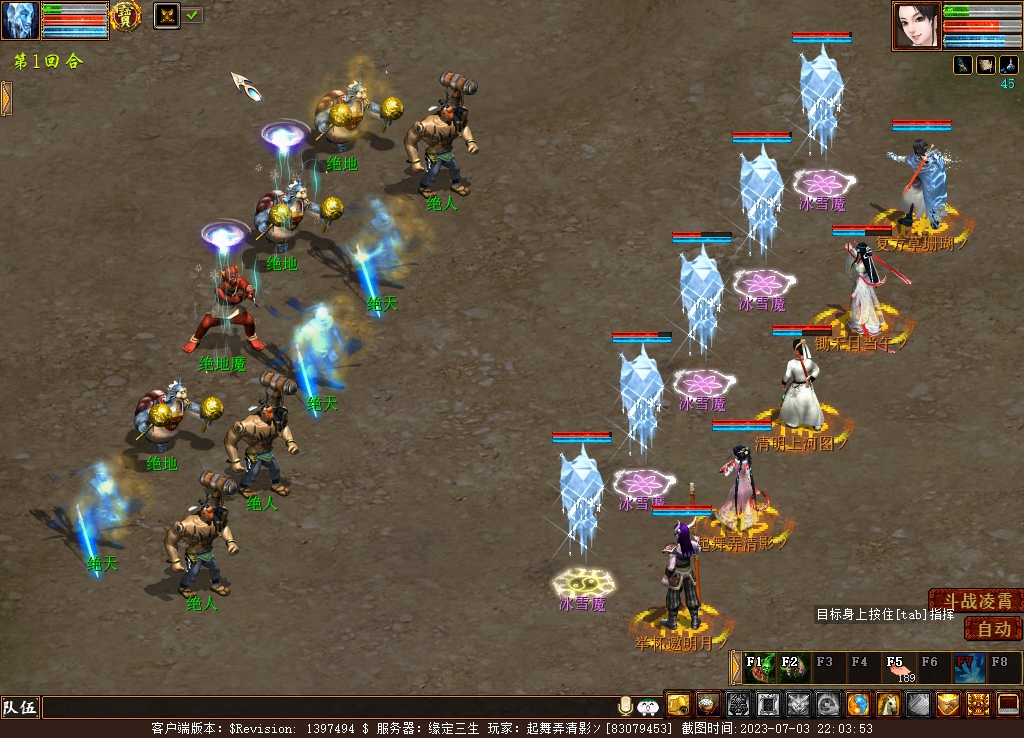This screenshot has height=738, width=1024.
Task: Toggle the green checkmark button
Action: point(193,15)
